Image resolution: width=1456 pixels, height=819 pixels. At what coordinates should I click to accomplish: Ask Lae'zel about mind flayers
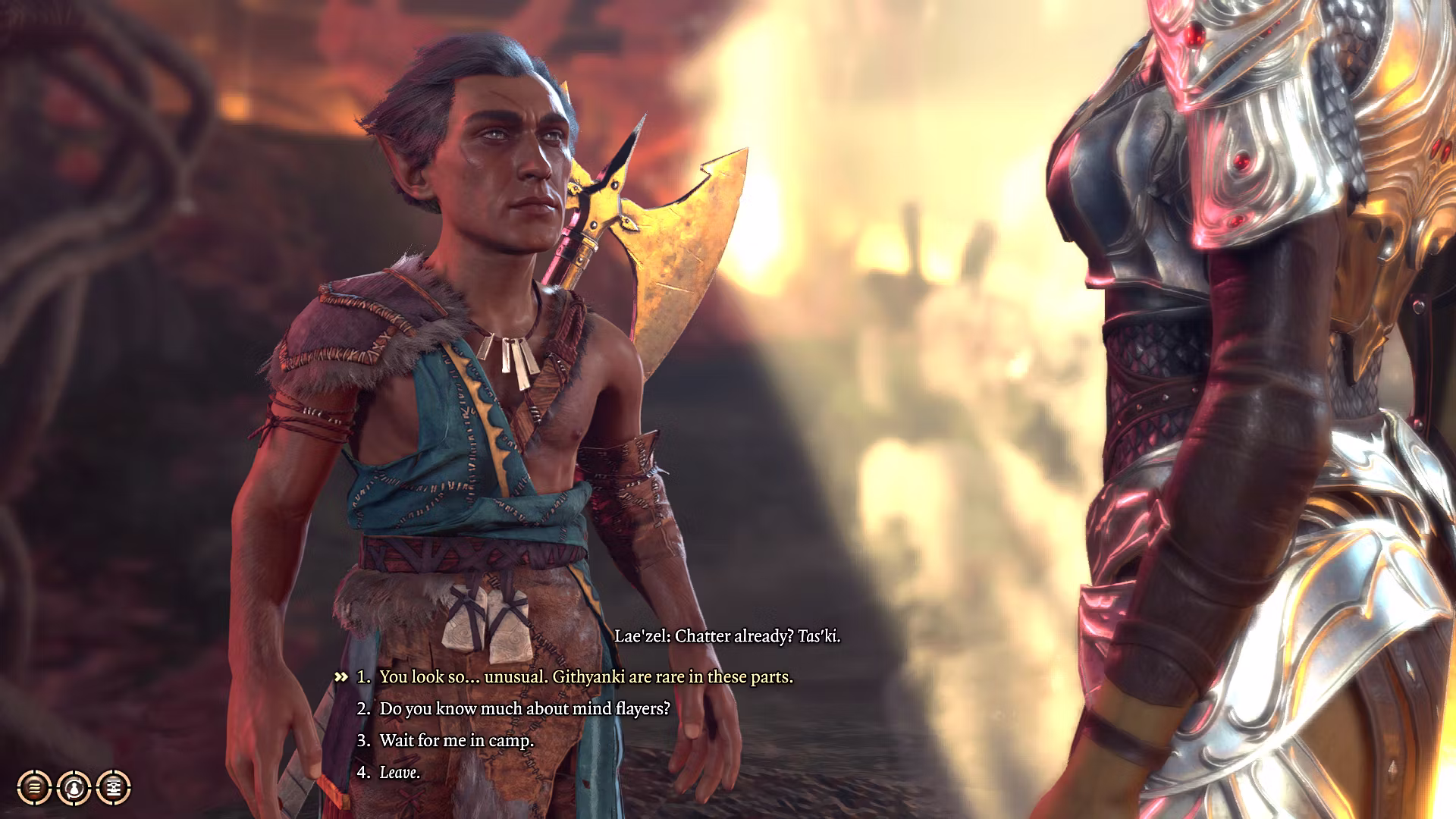525,709
